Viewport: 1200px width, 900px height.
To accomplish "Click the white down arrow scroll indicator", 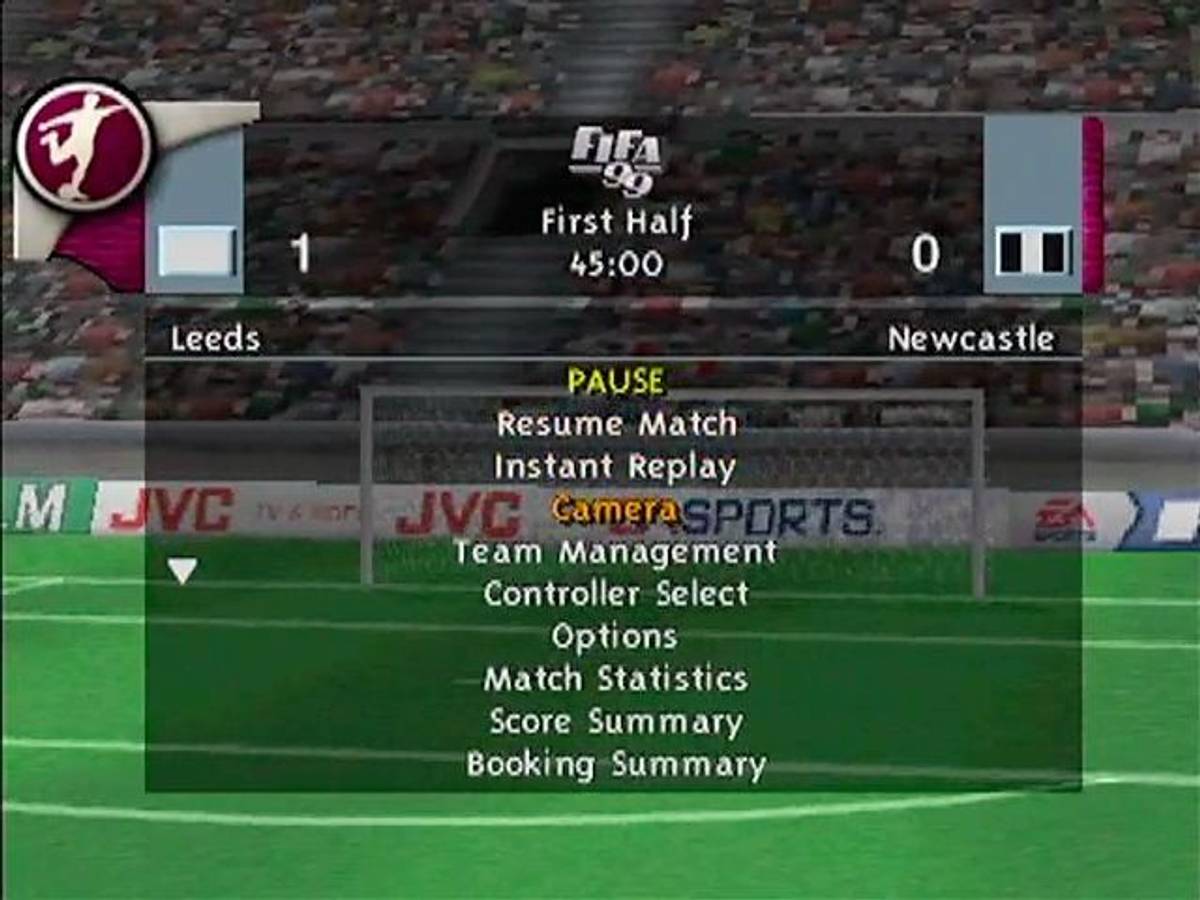I will [x=182, y=571].
